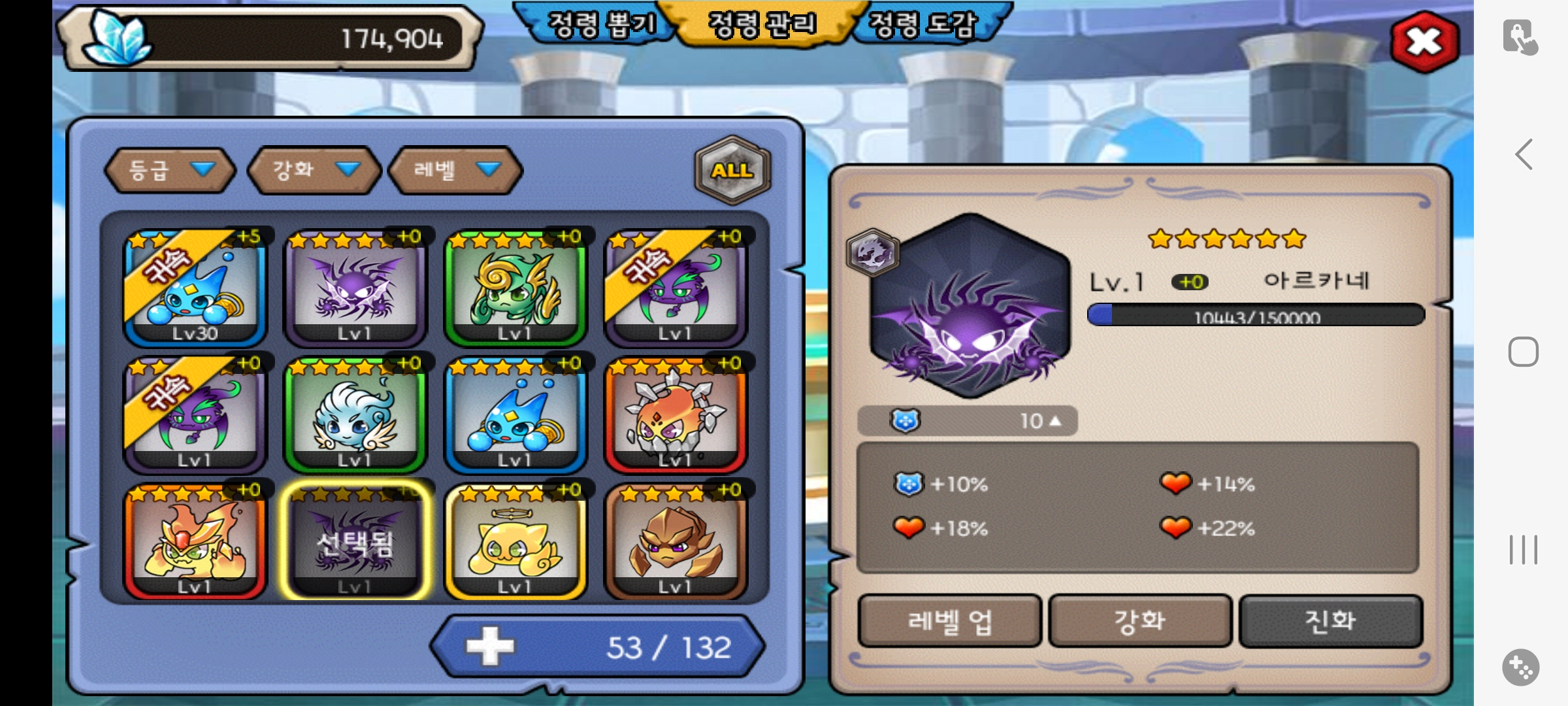Open the 정령 도감 tab
The width and height of the screenshot is (1568, 706).
coord(923,25)
